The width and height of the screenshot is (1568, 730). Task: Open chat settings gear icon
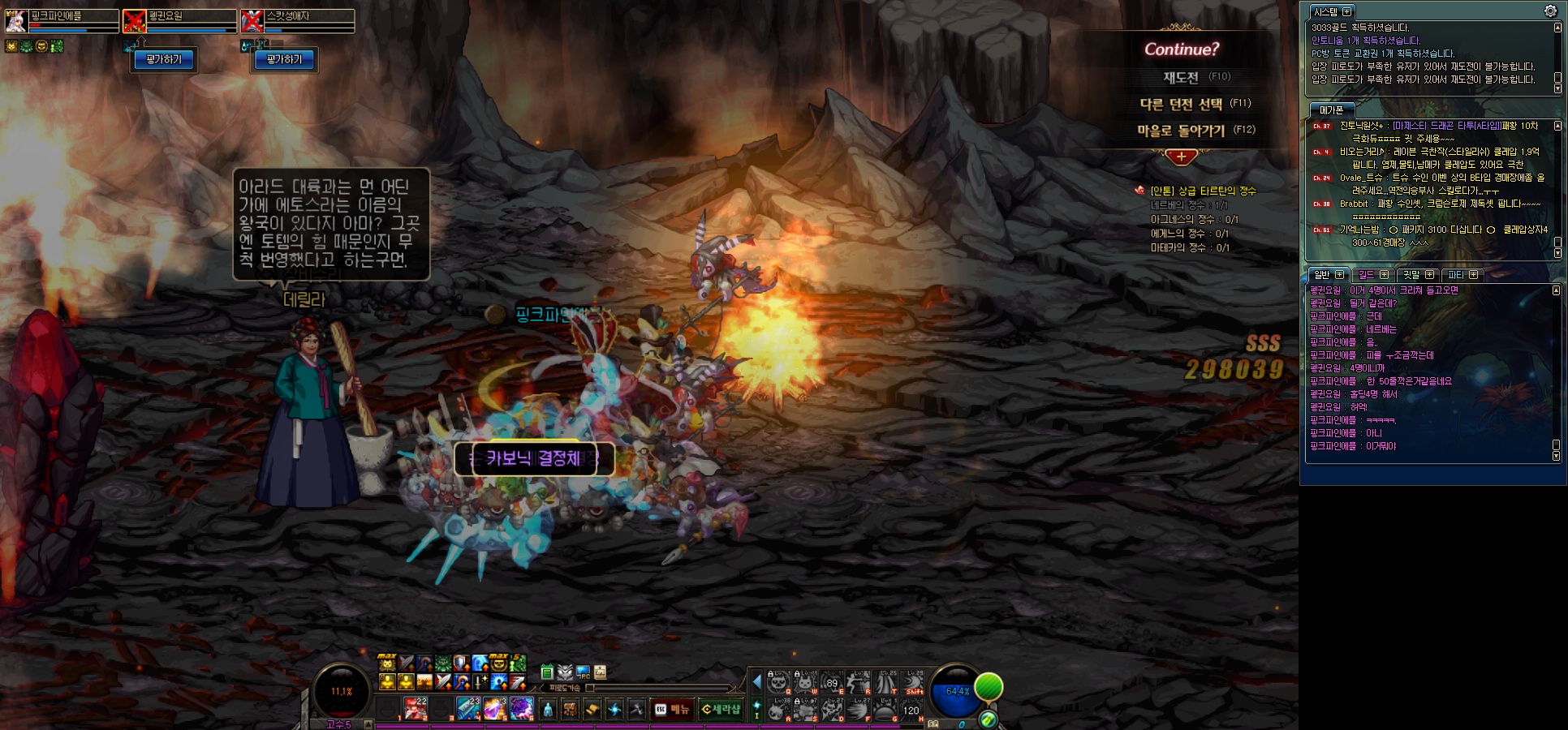1550,11
